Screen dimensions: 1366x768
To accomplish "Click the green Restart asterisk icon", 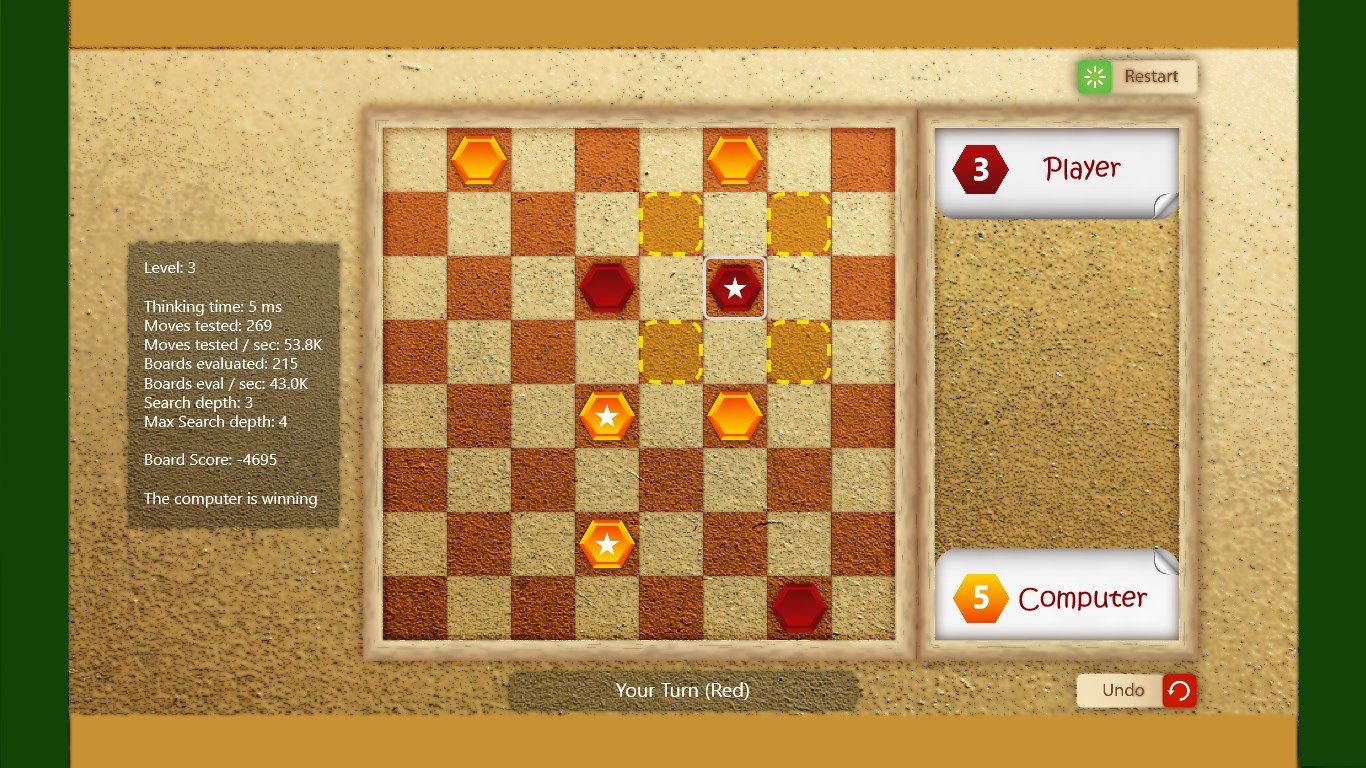I will click(x=1093, y=76).
